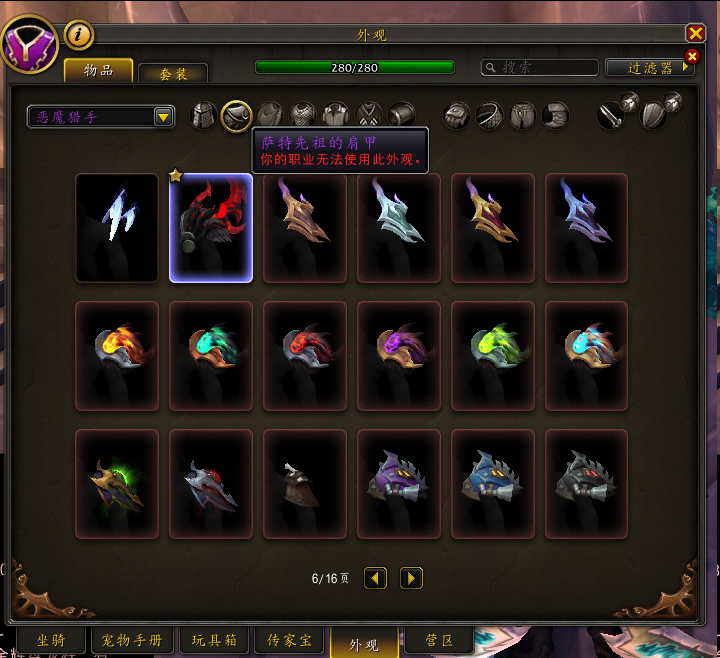Open the 传家宝 heirlooms tab
Image resolution: width=720 pixels, height=658 pixels.
point(289,640)
